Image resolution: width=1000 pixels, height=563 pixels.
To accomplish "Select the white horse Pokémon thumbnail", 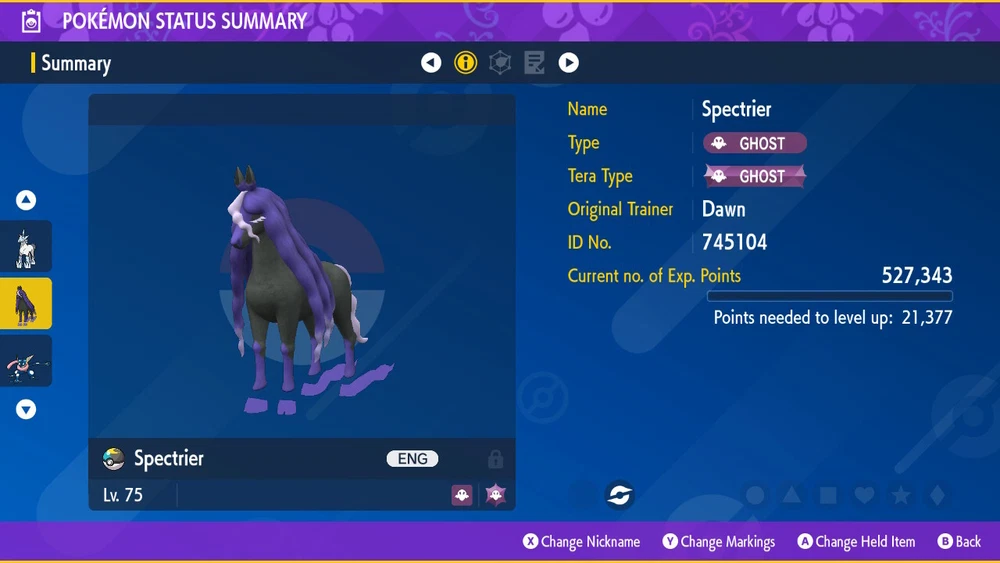I will [x=26, y=247].
